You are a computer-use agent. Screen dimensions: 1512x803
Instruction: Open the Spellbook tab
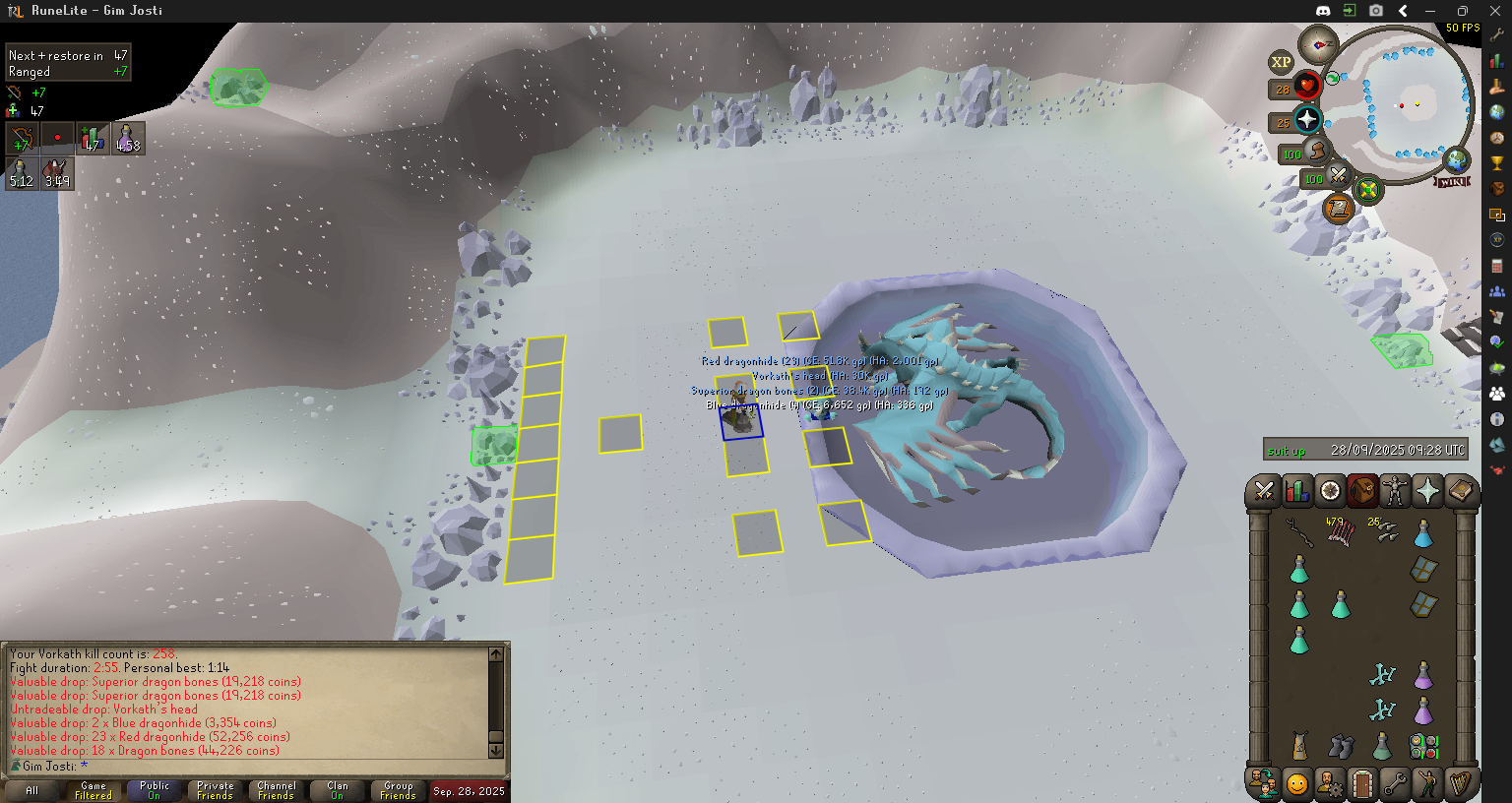click(1460, 490)
